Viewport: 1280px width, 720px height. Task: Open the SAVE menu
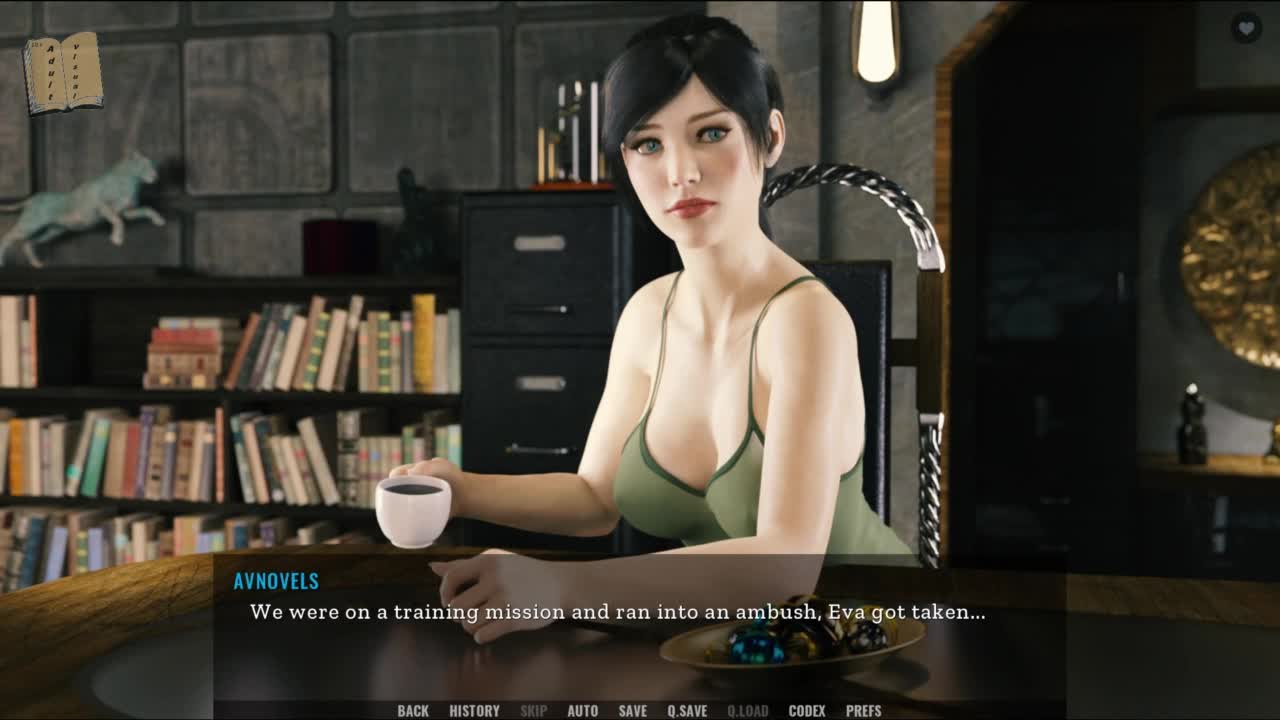point(632,711)
